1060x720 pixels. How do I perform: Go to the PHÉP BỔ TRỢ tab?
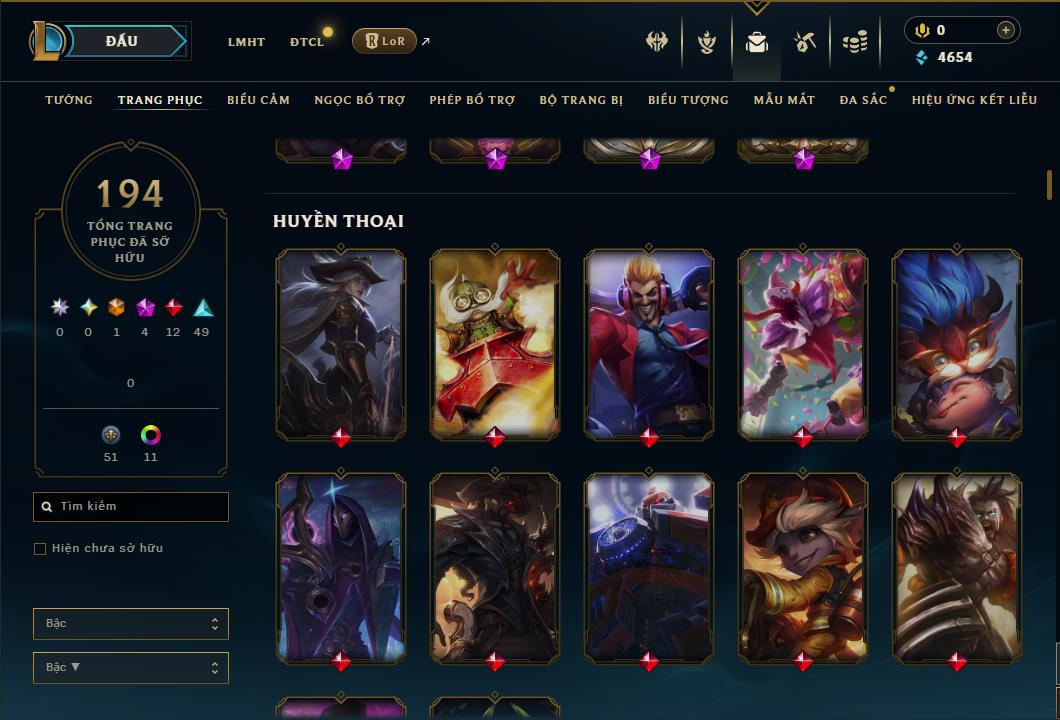[x=472, y=100]
